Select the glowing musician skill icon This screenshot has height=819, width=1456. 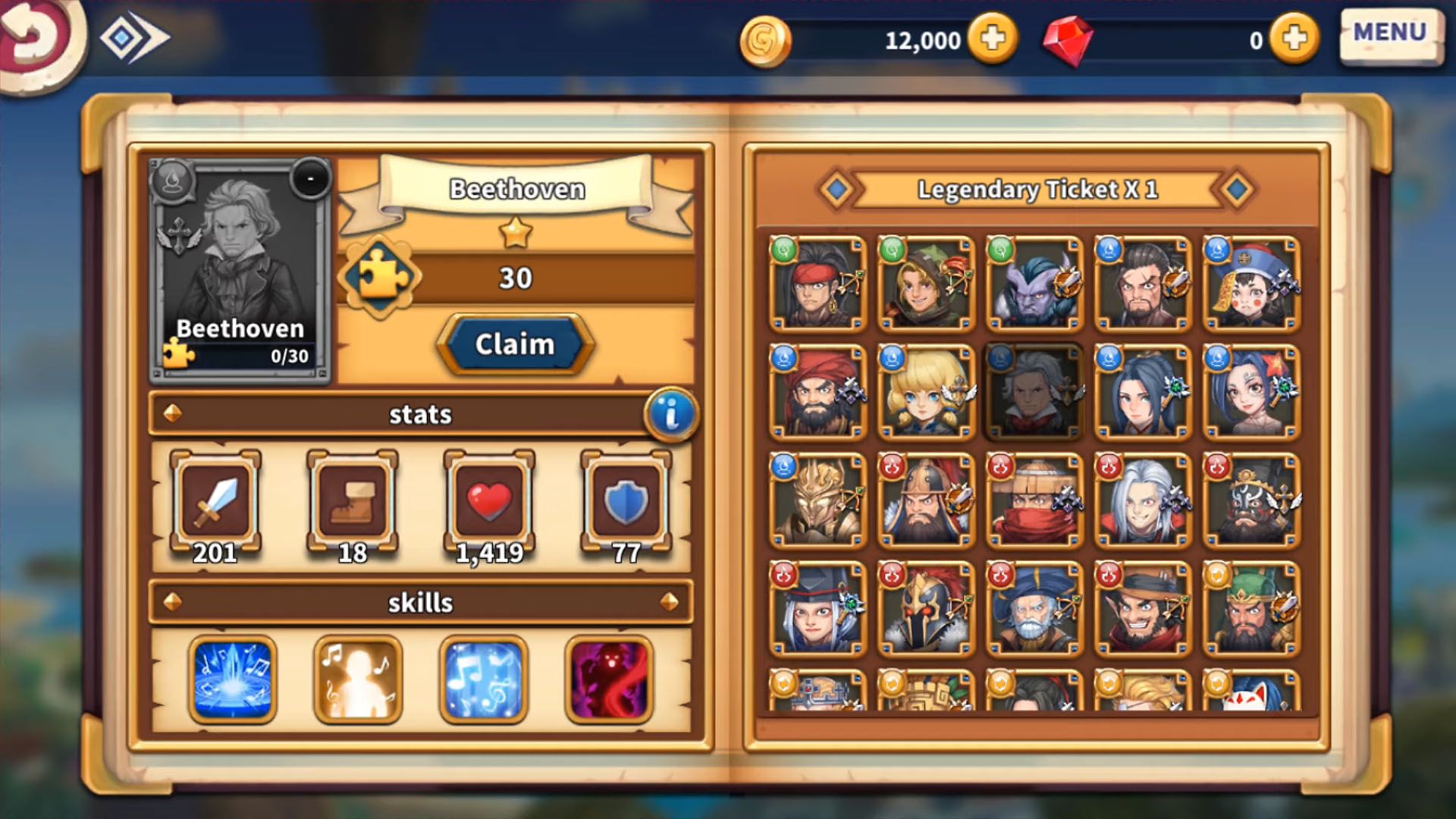[x=356, y=680]
